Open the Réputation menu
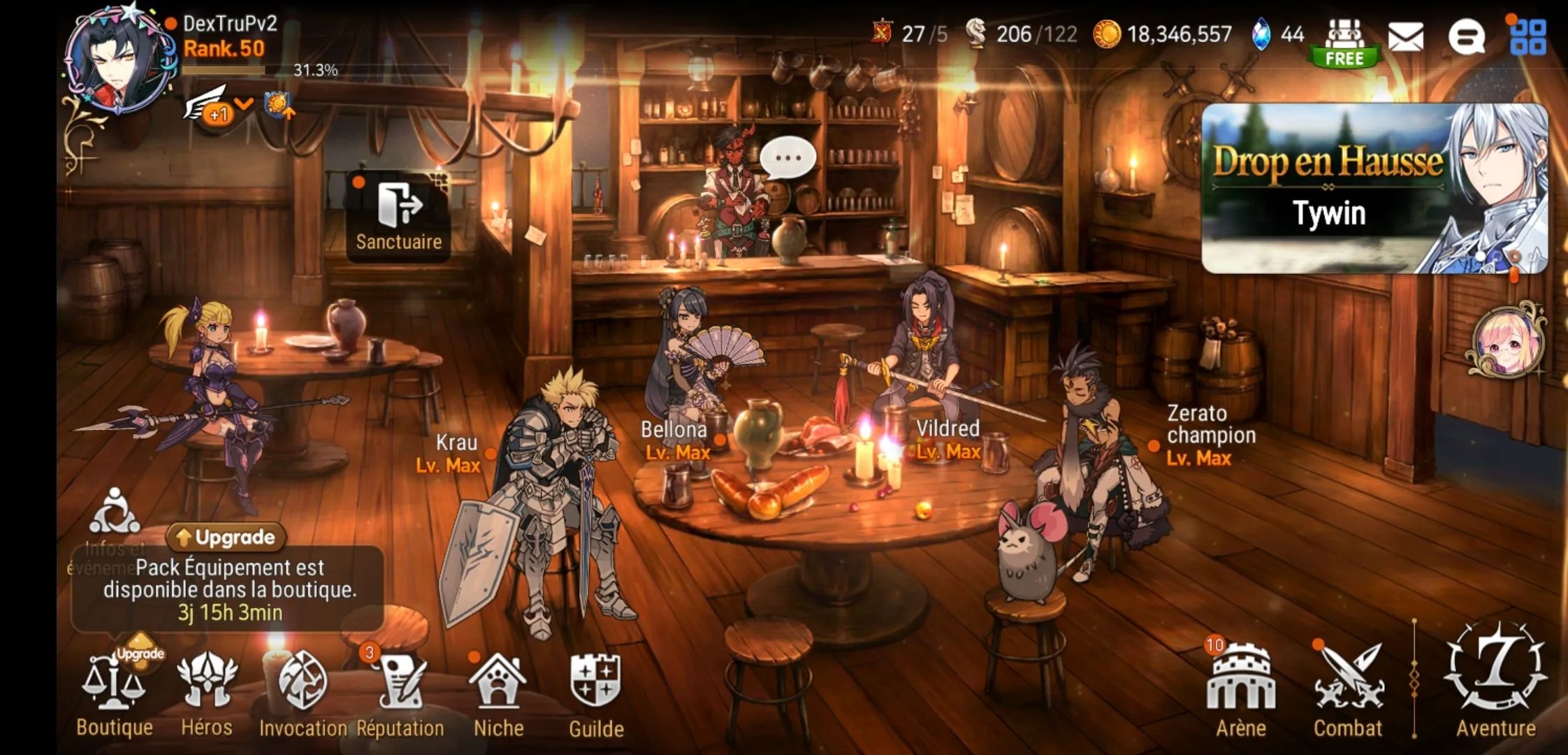The width and height of the screenshot is (1568, 755). (400, 692)
